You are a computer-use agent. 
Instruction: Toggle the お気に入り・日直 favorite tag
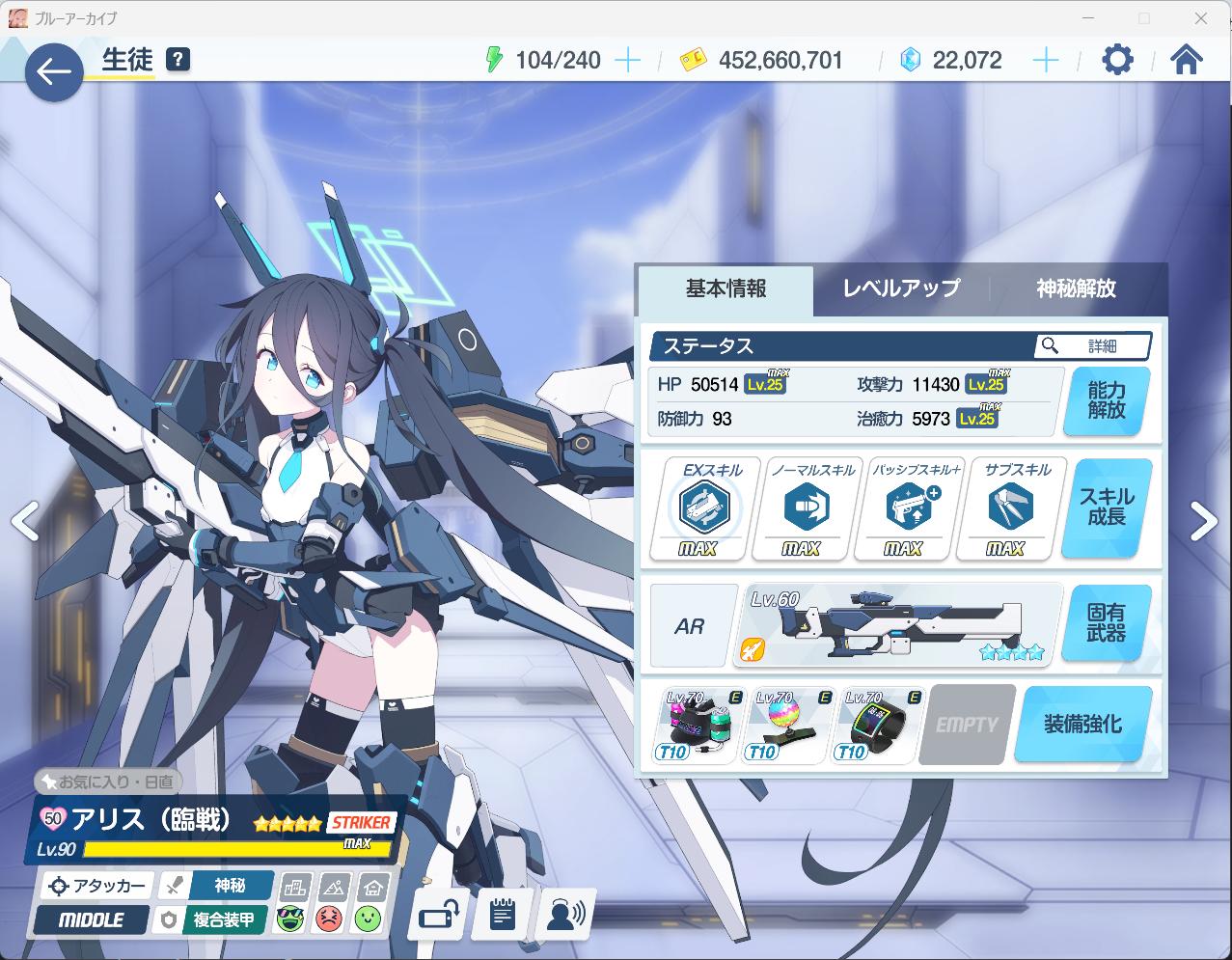(x=108, y=782)
